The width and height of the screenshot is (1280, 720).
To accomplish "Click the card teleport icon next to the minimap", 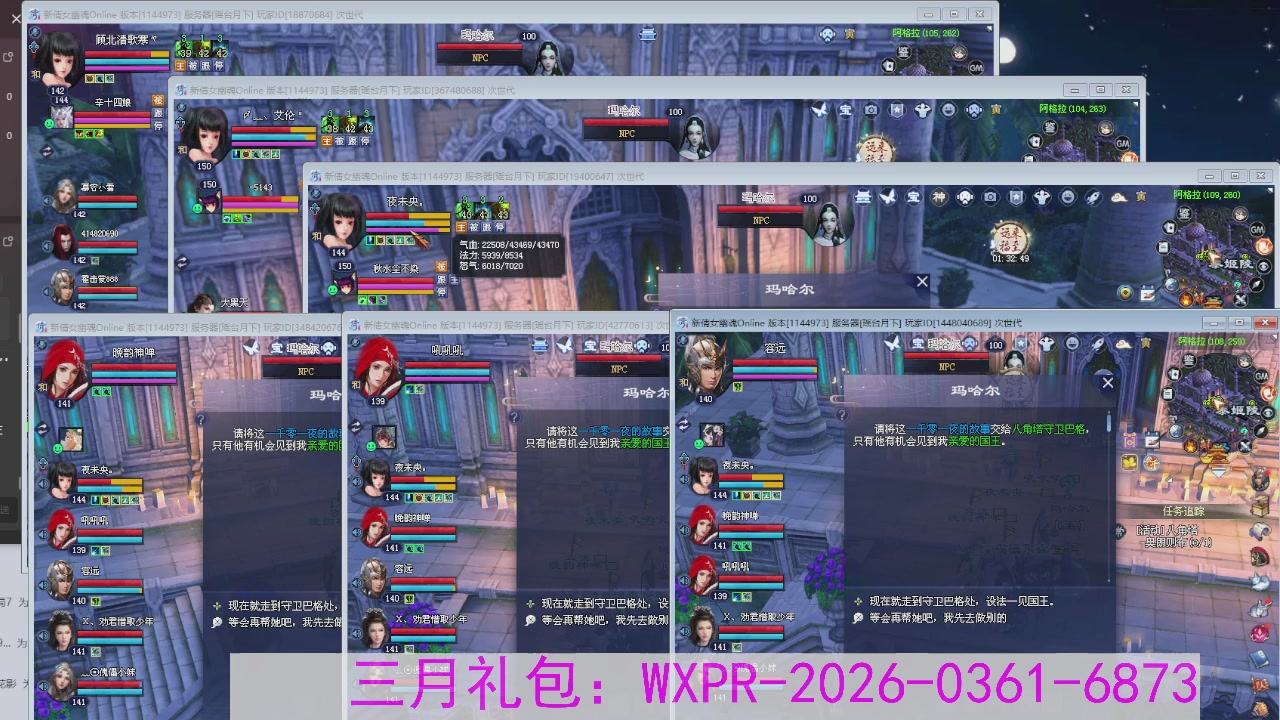I will point(1172,372).
